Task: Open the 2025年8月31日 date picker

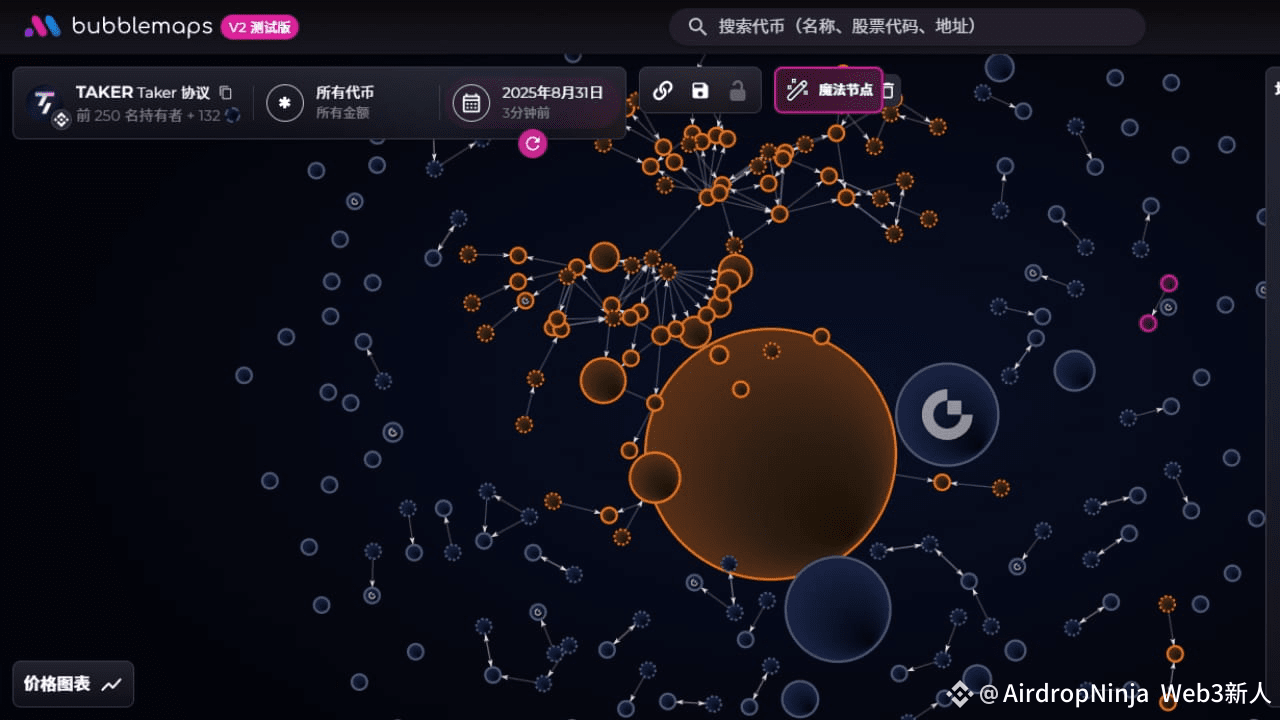Action: pyautogui.click(x=530, y=102)
